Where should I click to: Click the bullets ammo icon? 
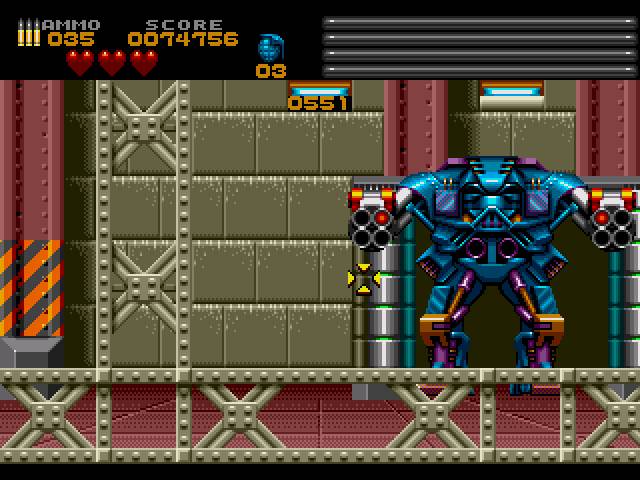coord(28,33)
